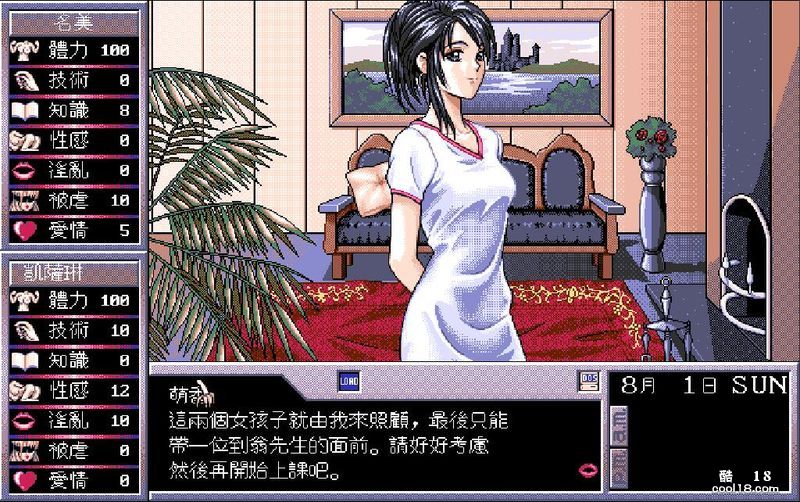
Task: Open the LOAD game button
Action: (x=349, y=380)
